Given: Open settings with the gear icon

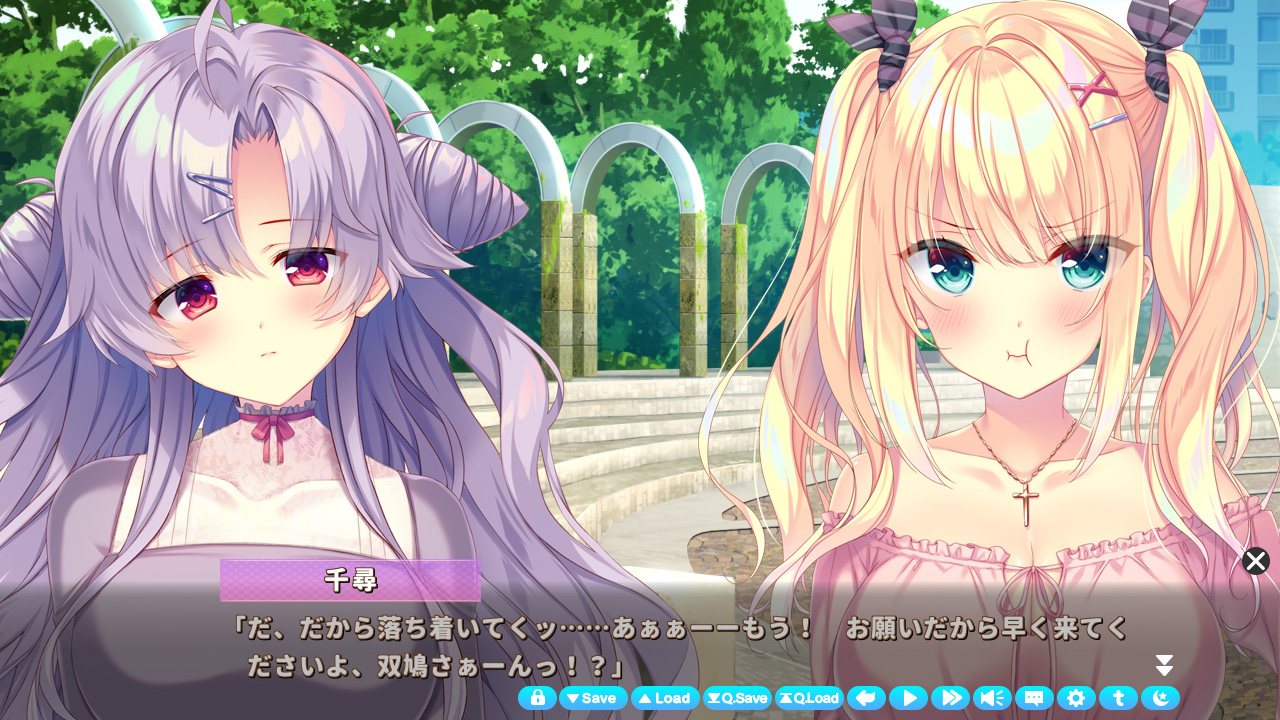Looking at the screenshot, I should [x=1076, y=698].
